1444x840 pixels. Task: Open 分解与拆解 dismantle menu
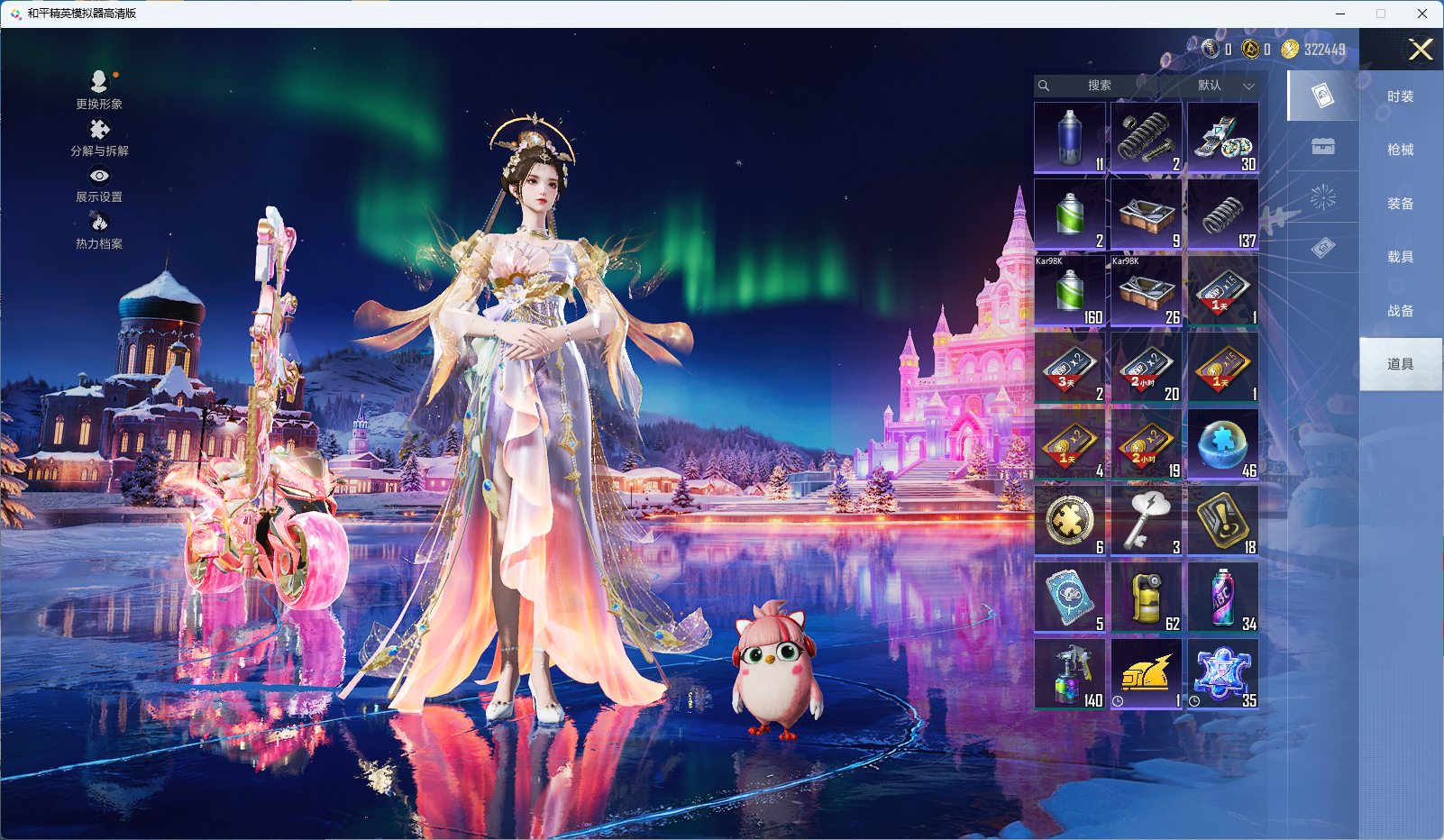tap(99, 138)
